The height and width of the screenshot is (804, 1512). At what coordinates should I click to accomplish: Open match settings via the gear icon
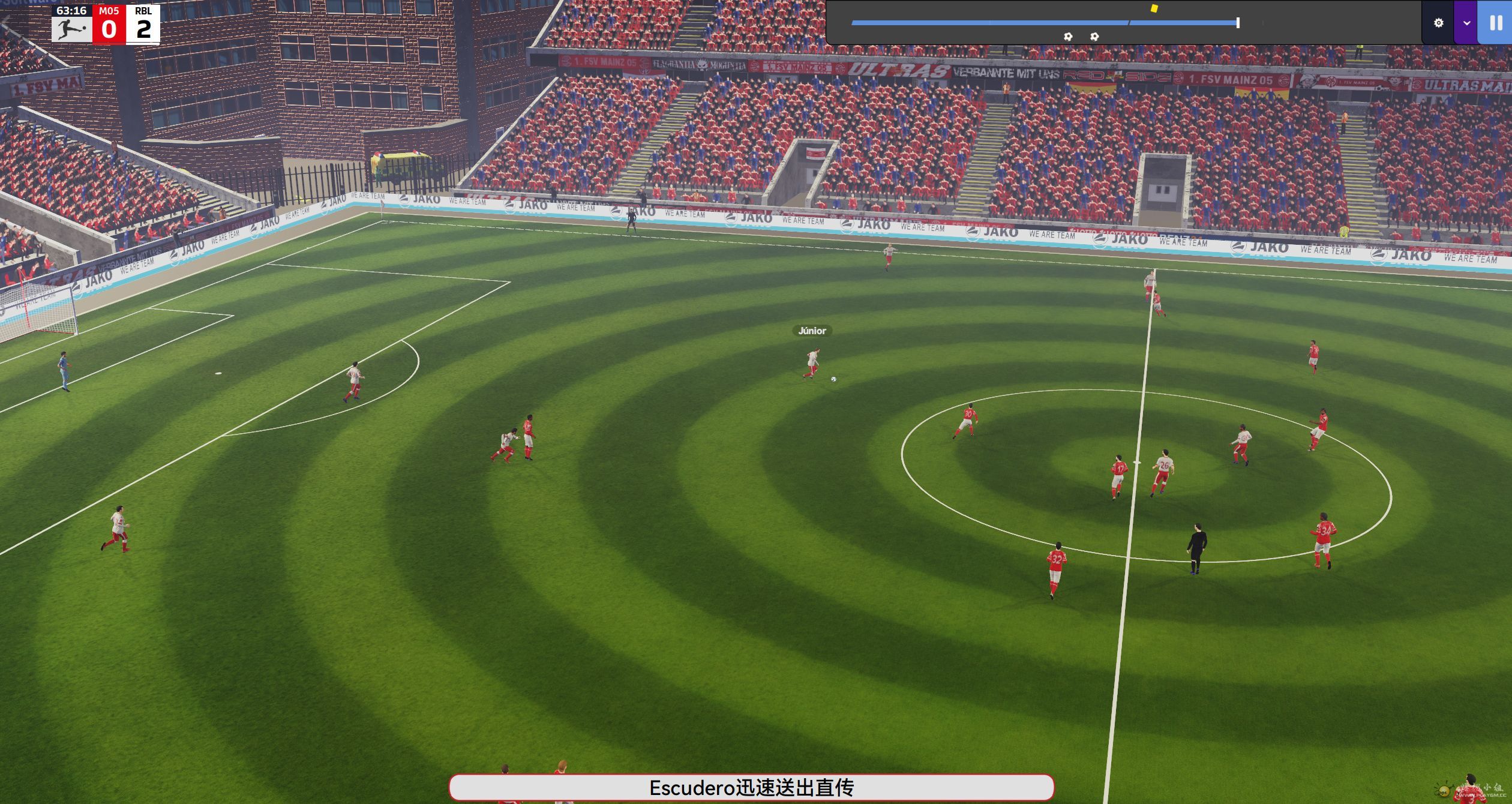[x=1438, y=23]
